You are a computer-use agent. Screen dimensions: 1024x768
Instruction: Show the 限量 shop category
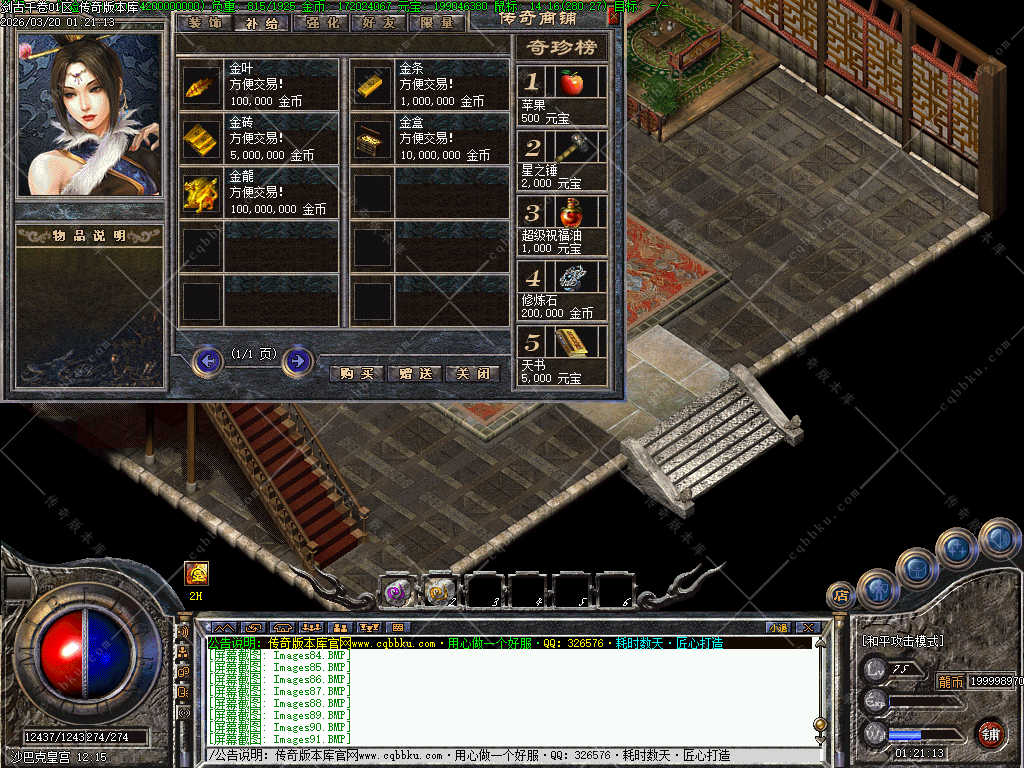(x=437, y=22)
